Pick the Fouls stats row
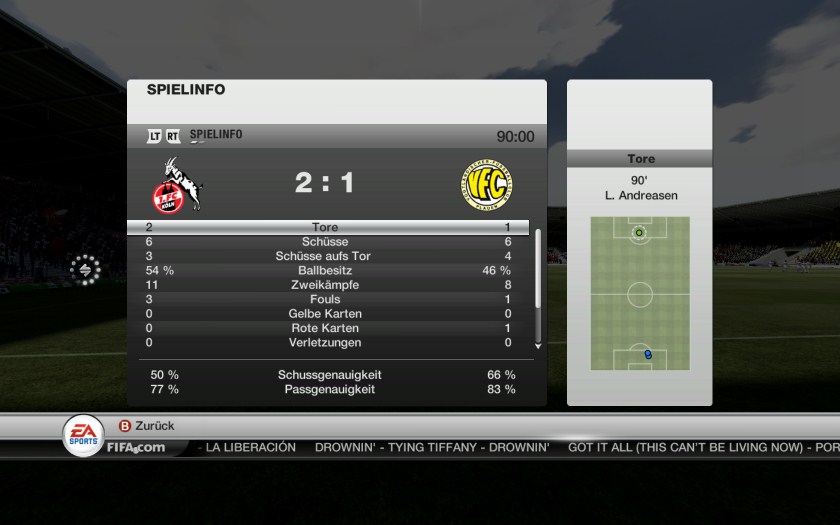This screenshot has height=525, width=840. [x=326, y=299]
